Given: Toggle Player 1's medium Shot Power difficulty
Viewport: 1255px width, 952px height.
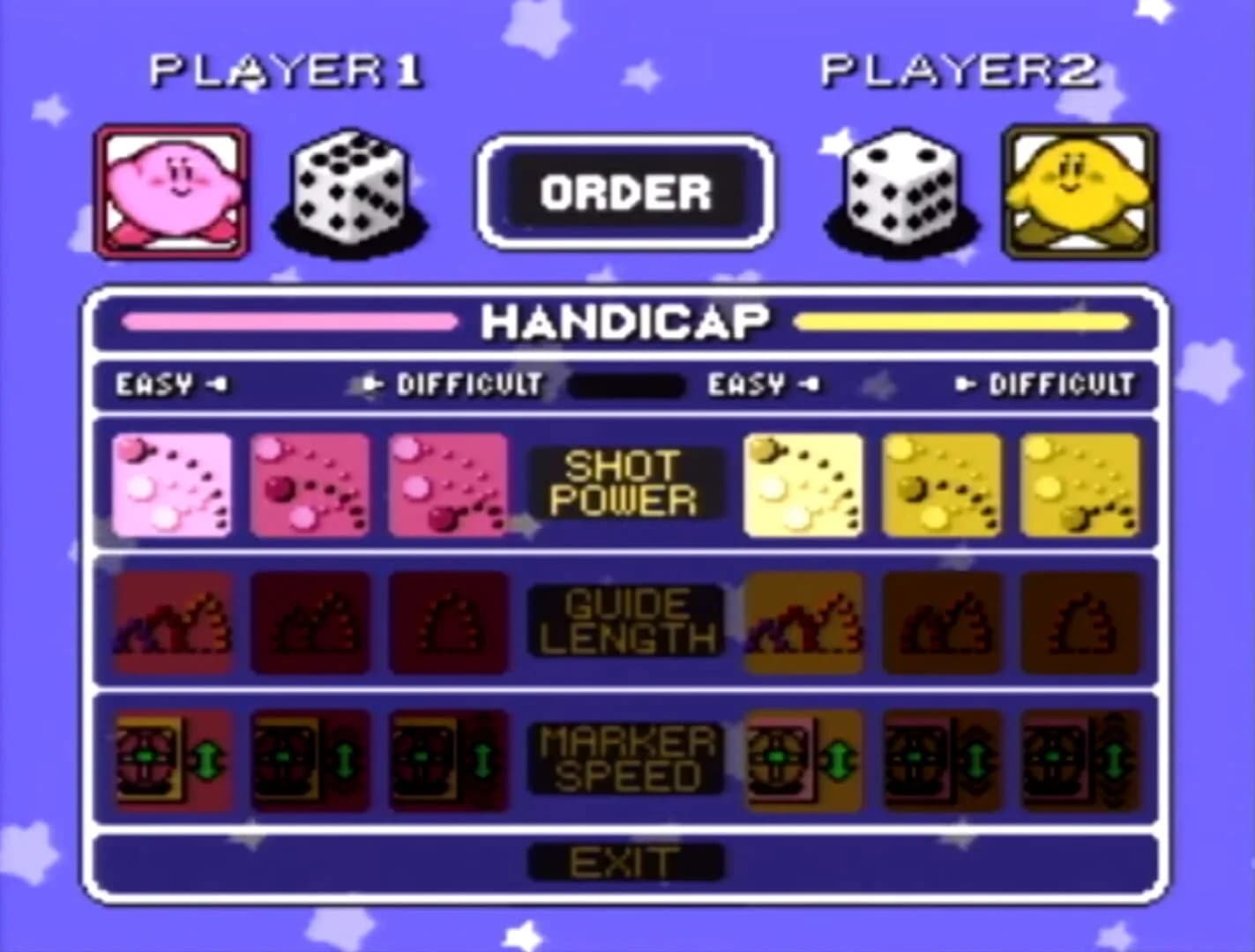Looking at the screenshot, I should click(x=310, y=483).
